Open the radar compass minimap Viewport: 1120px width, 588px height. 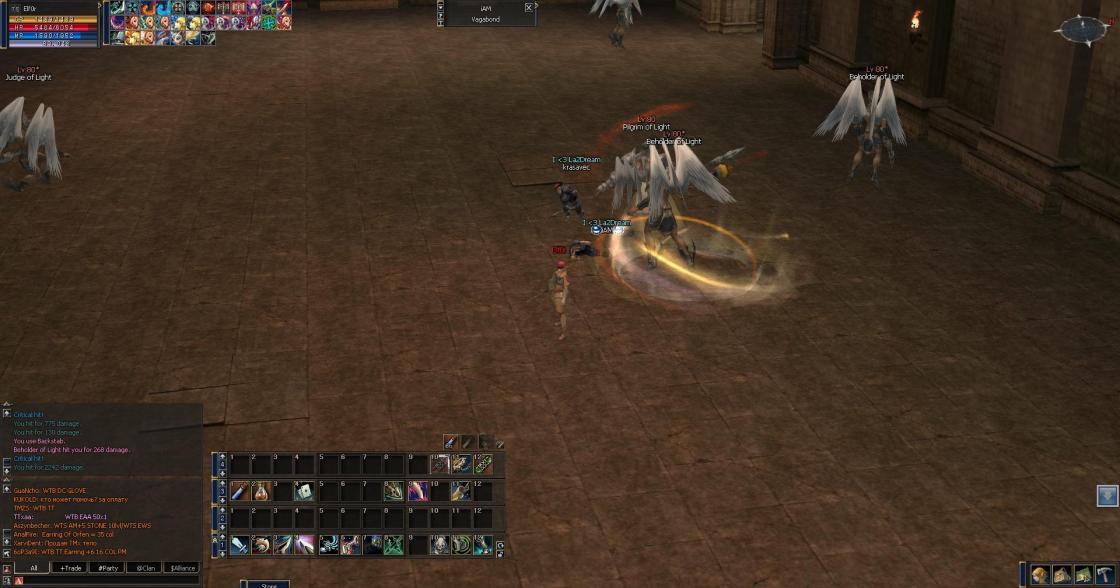(1081, 31)
